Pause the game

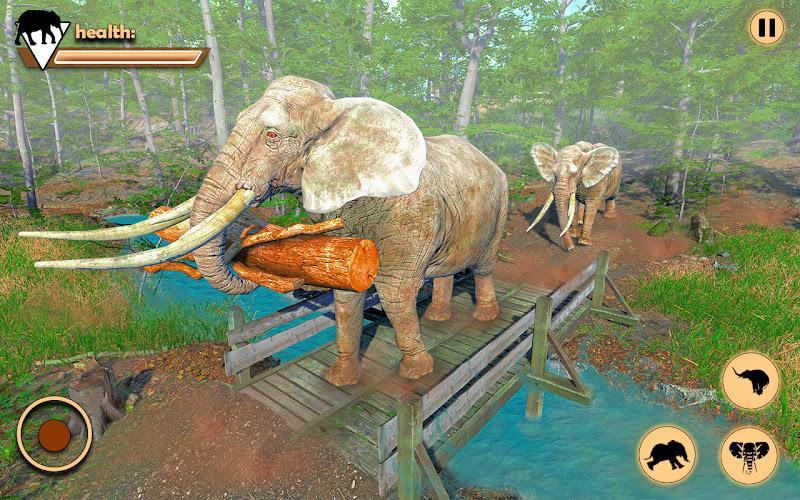(767, 28)
